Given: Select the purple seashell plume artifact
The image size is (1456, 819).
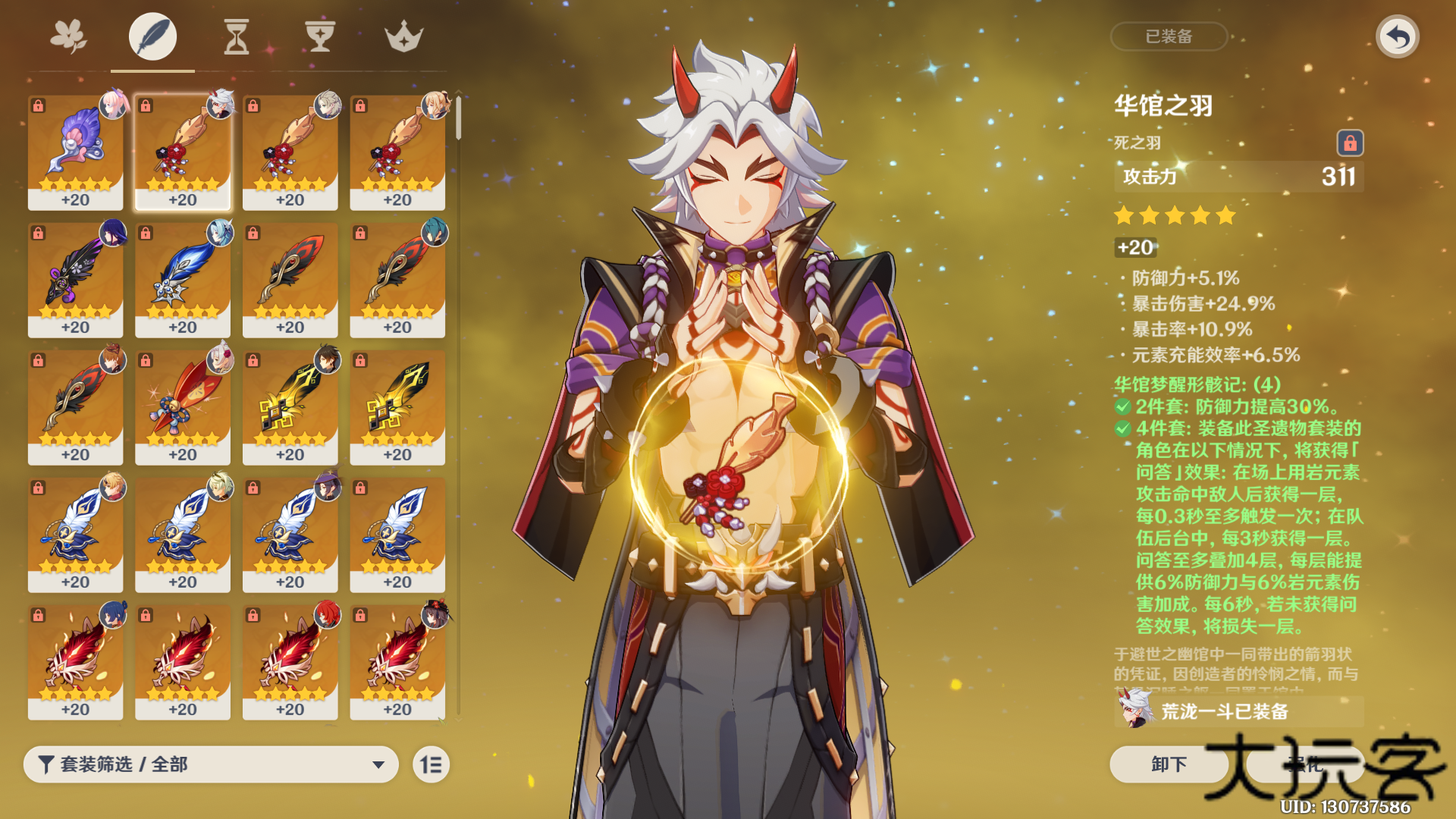Looking at the screenshot, I should 75,152.
